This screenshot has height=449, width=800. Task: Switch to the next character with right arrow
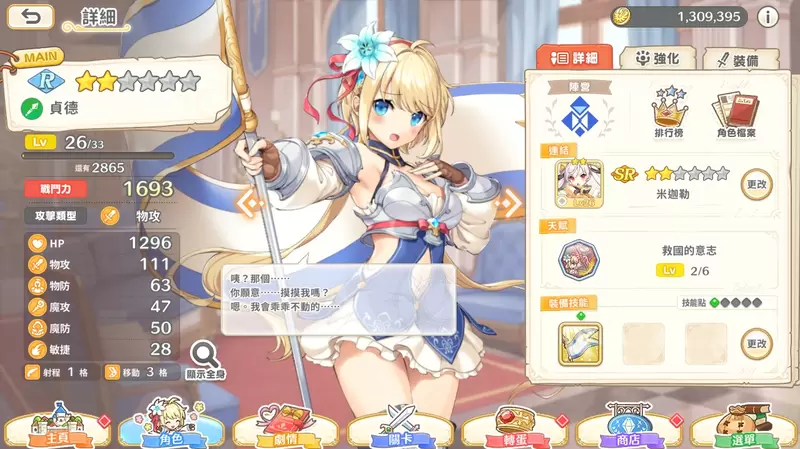509,203
